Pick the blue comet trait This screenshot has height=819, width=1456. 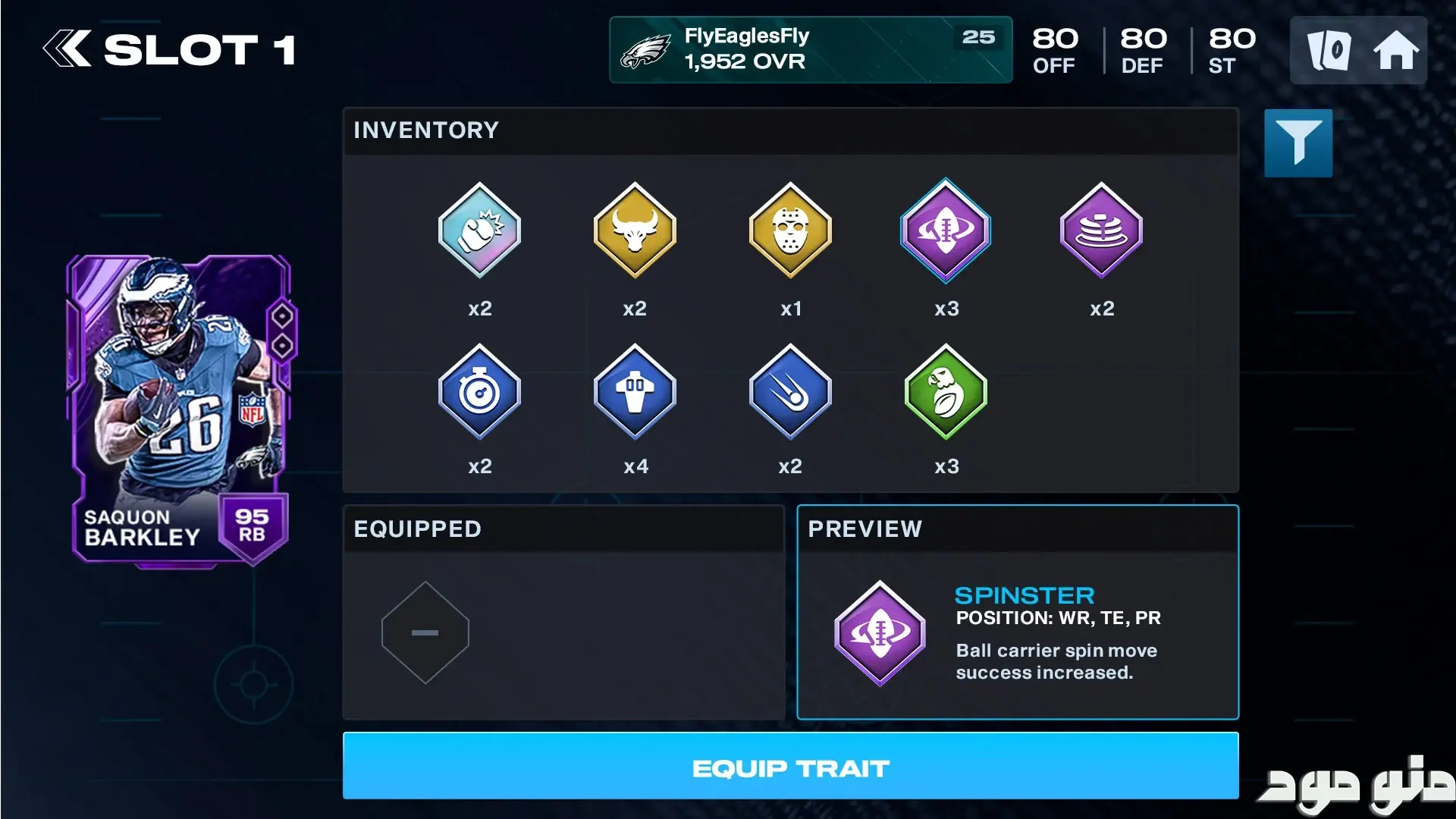[x=790, y=392]
